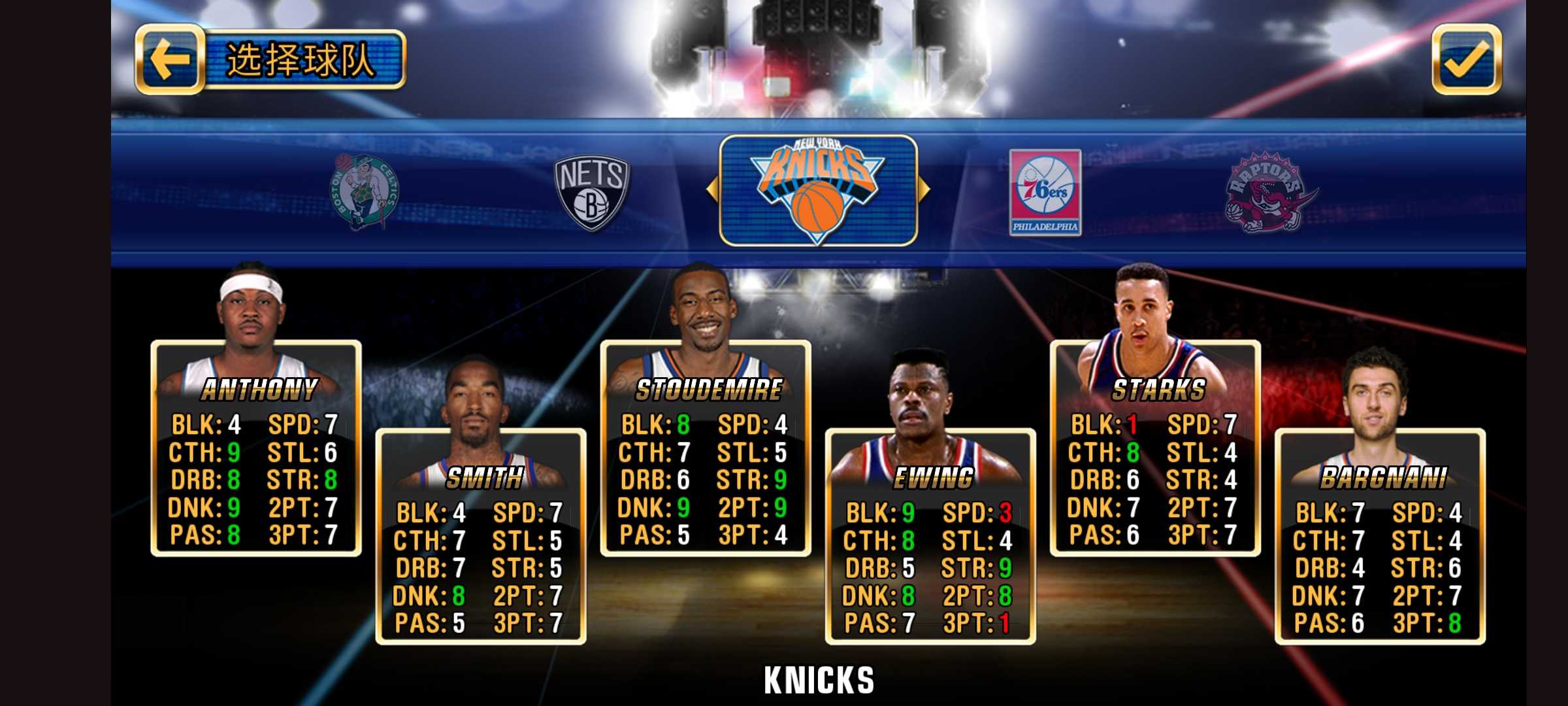
Task: Go back using the arrow button
Action: [x=170, y=59]
